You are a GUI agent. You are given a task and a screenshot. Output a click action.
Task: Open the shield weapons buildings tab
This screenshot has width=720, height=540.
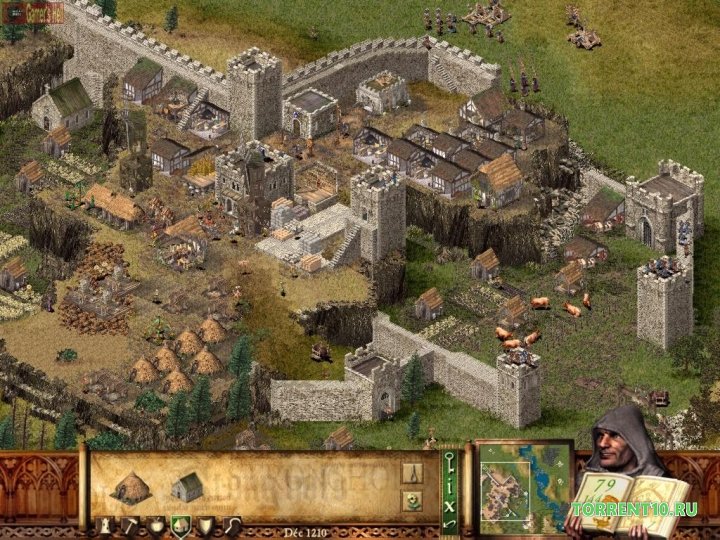204,524
